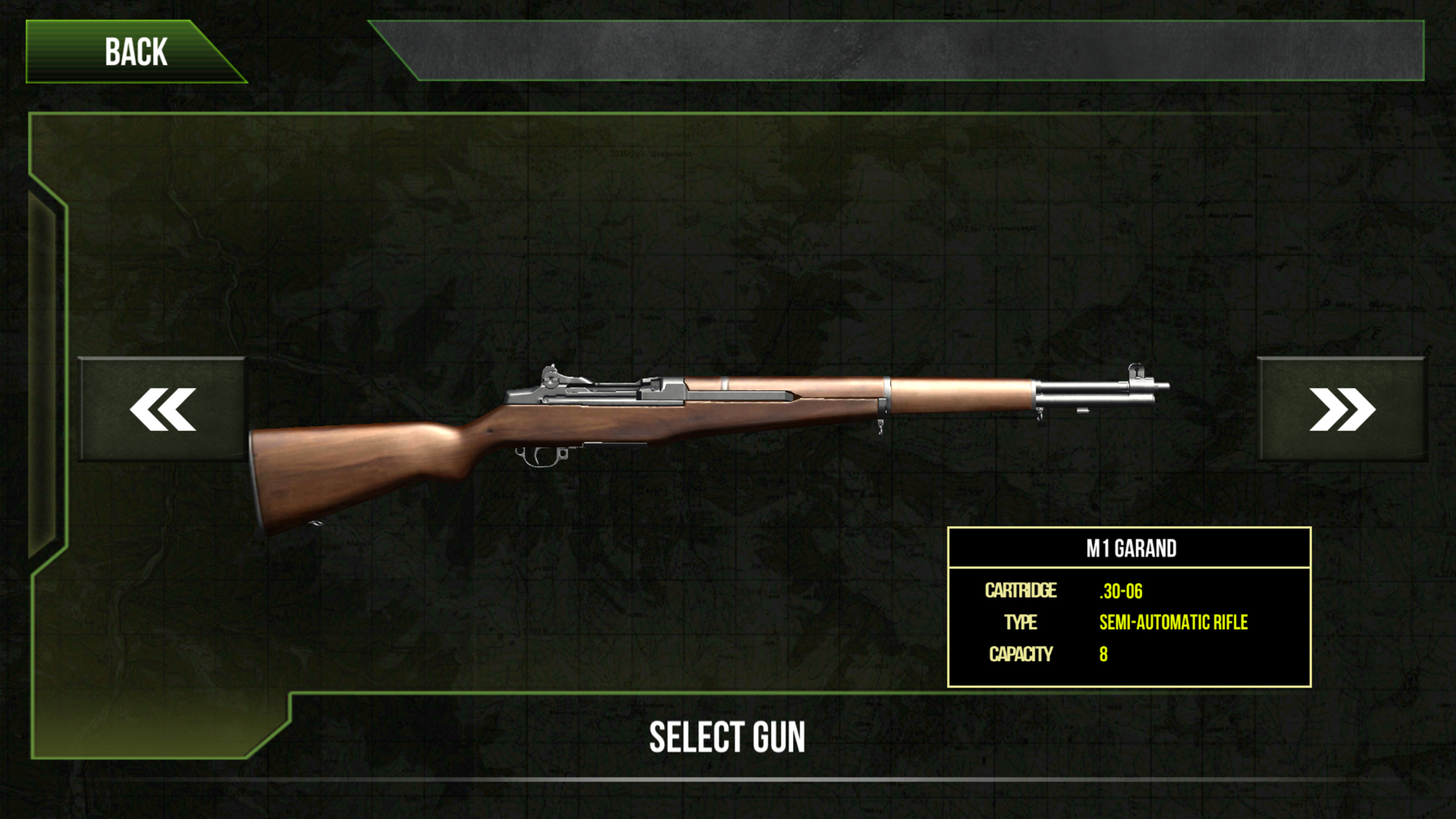Click the CAPACITY label
Screen dimensions: 1456x819
pyautogui.click(x=1021, y=654)
